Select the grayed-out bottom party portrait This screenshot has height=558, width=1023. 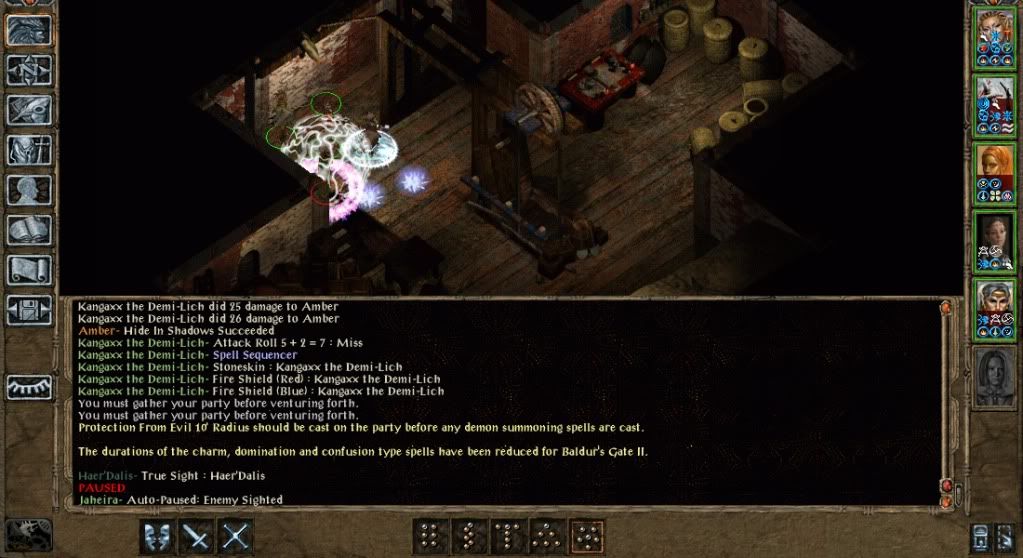[994, 377]
